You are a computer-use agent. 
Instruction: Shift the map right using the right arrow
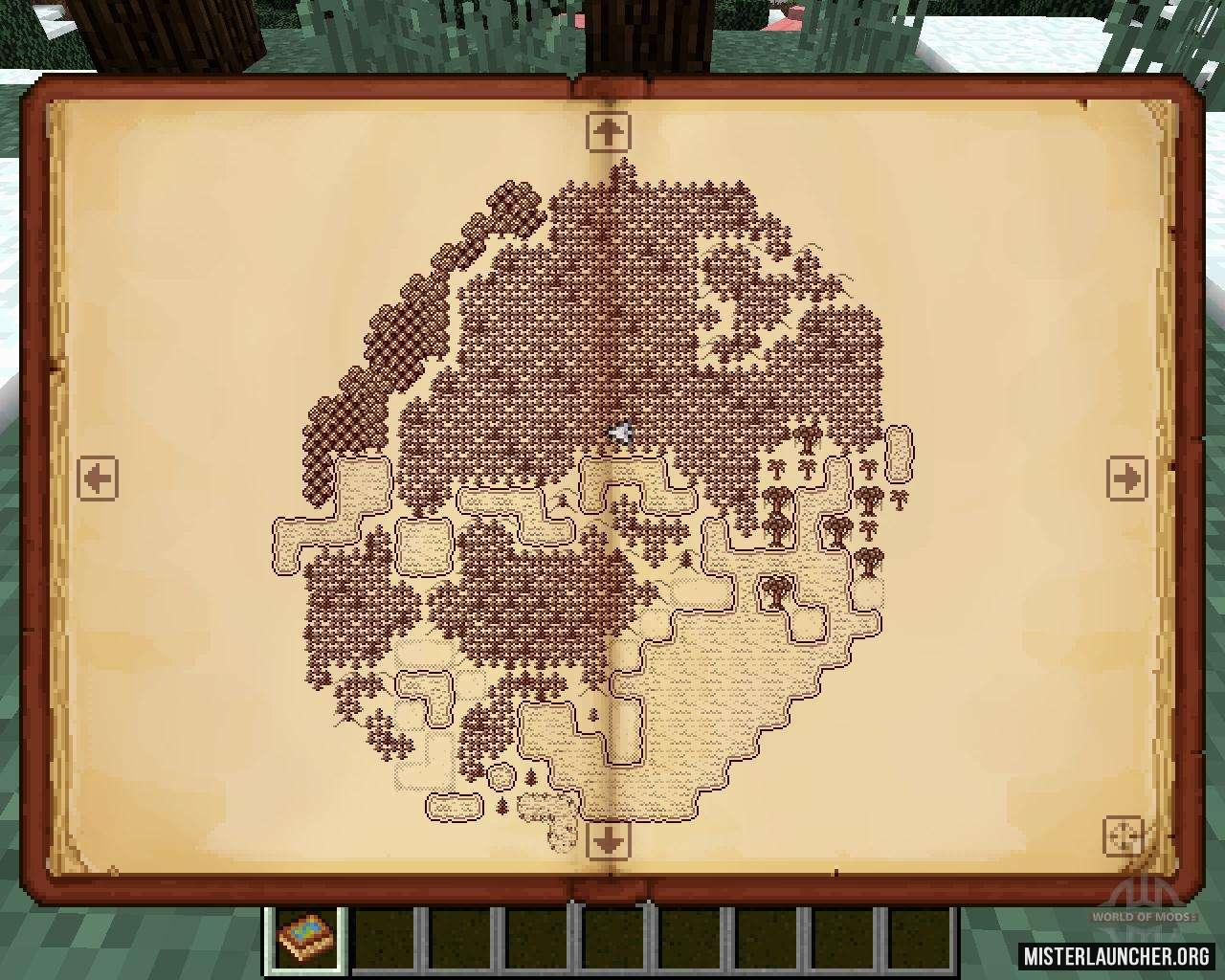(1126, 477)
